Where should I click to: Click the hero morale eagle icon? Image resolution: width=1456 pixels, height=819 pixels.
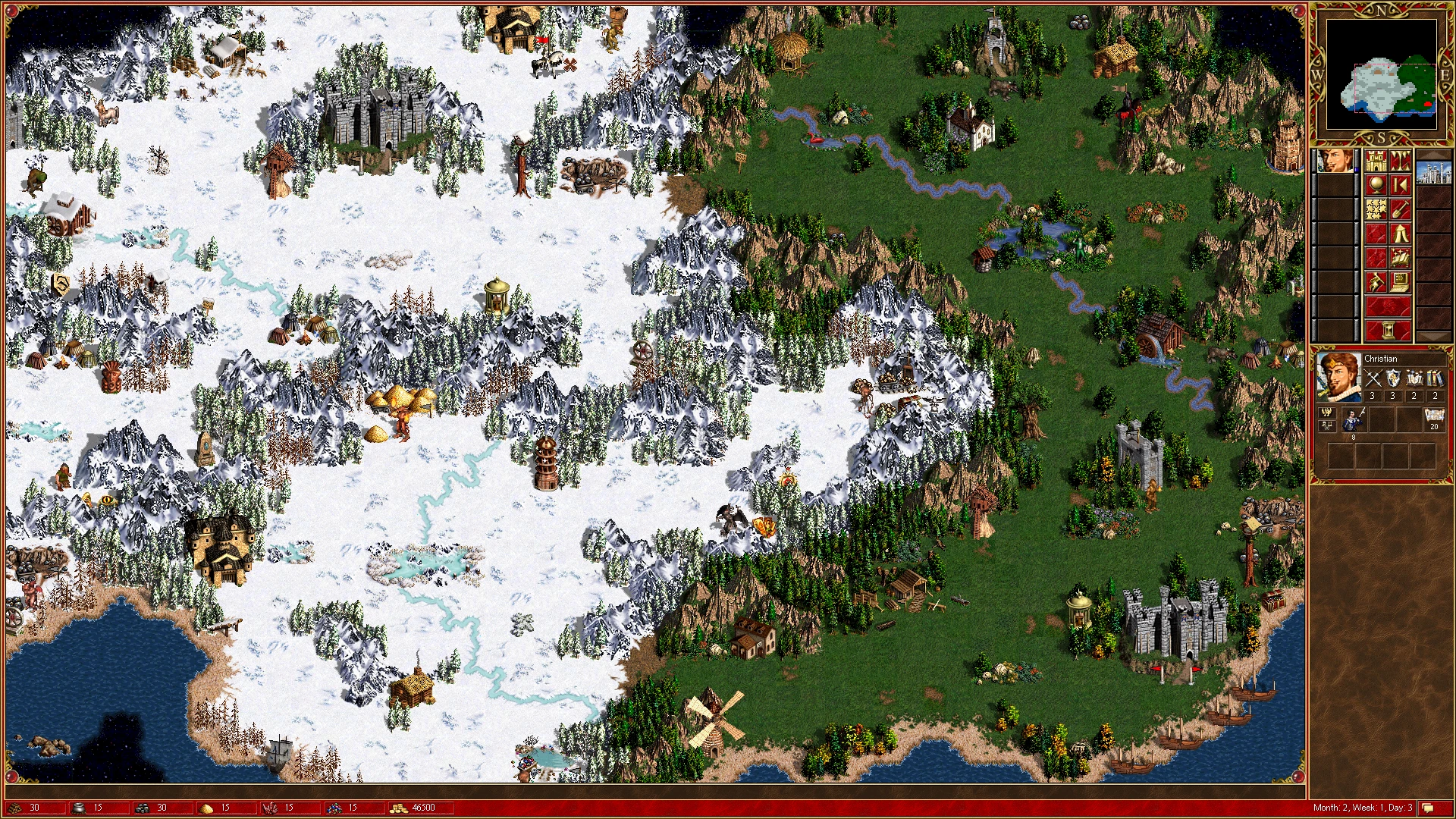click(x=1326, y=413)
